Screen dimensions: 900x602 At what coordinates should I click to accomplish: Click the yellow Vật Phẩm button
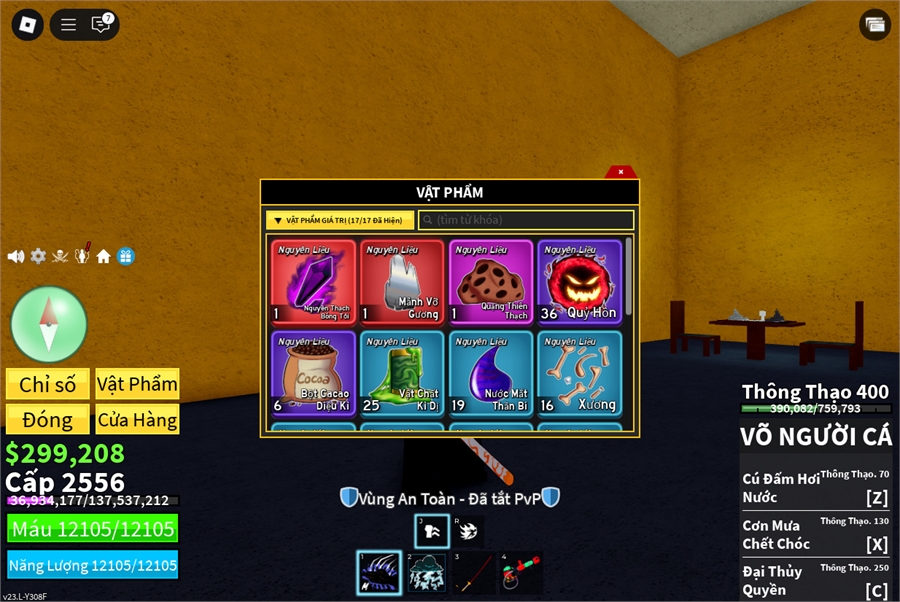(137, 384)
